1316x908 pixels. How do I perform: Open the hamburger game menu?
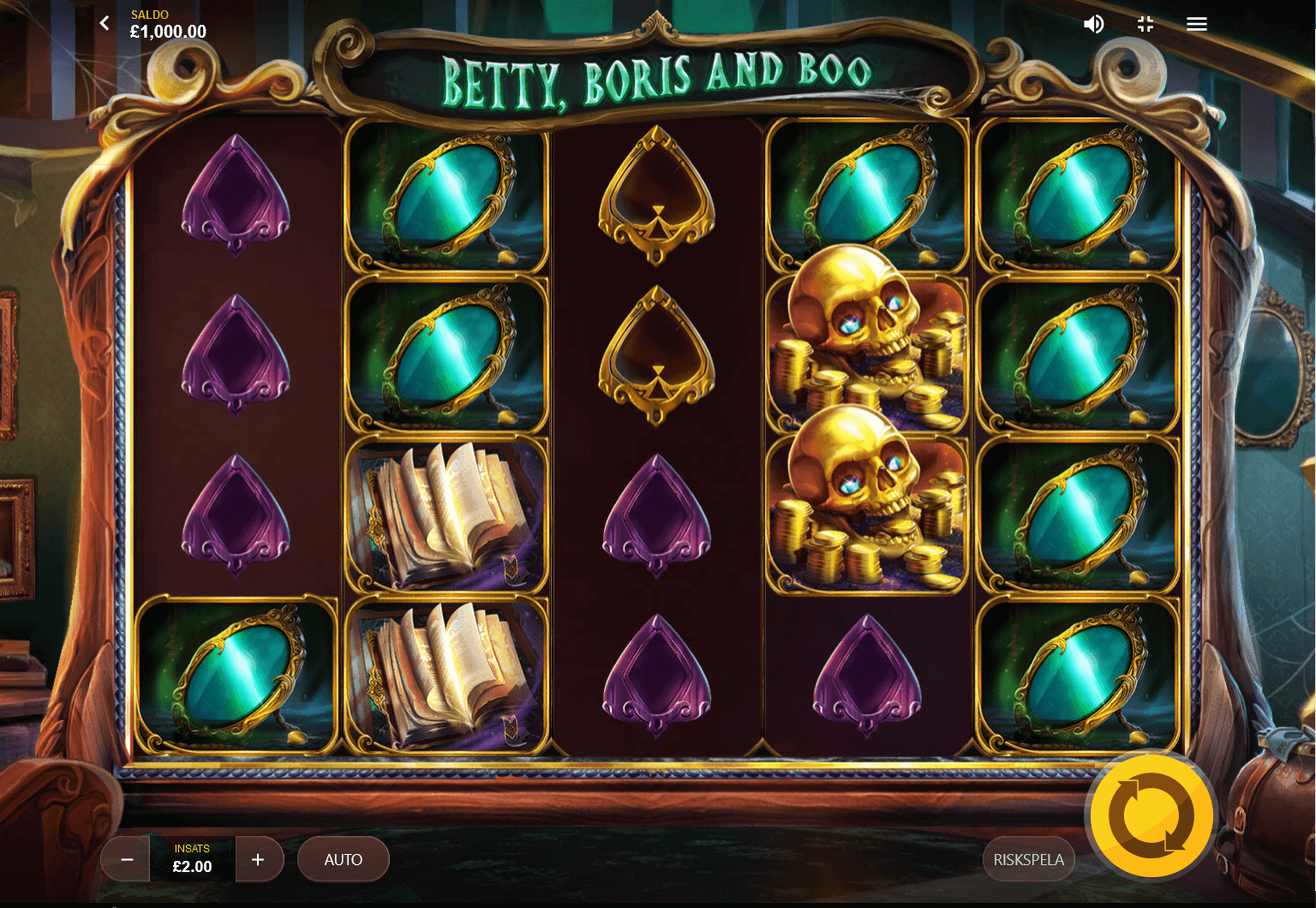[x=1196, y=23]
